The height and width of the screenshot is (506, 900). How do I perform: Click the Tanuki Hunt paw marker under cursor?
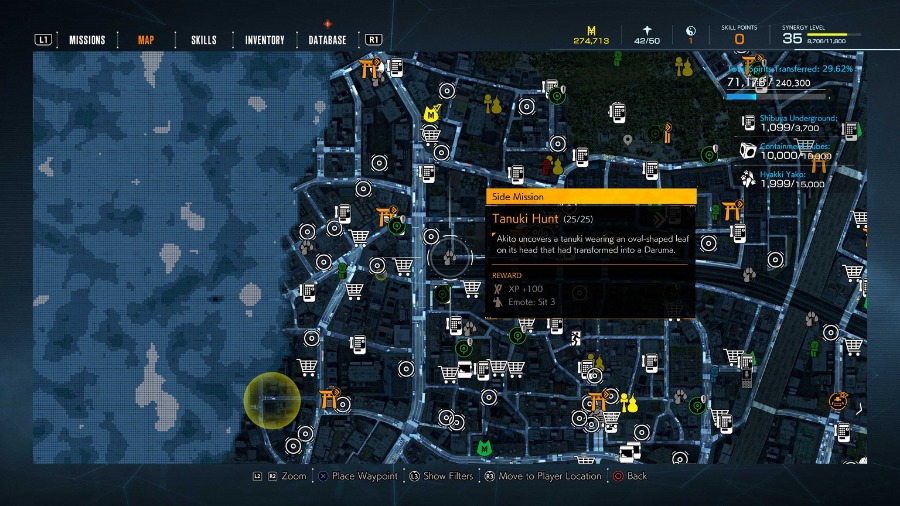click(450, 256)
